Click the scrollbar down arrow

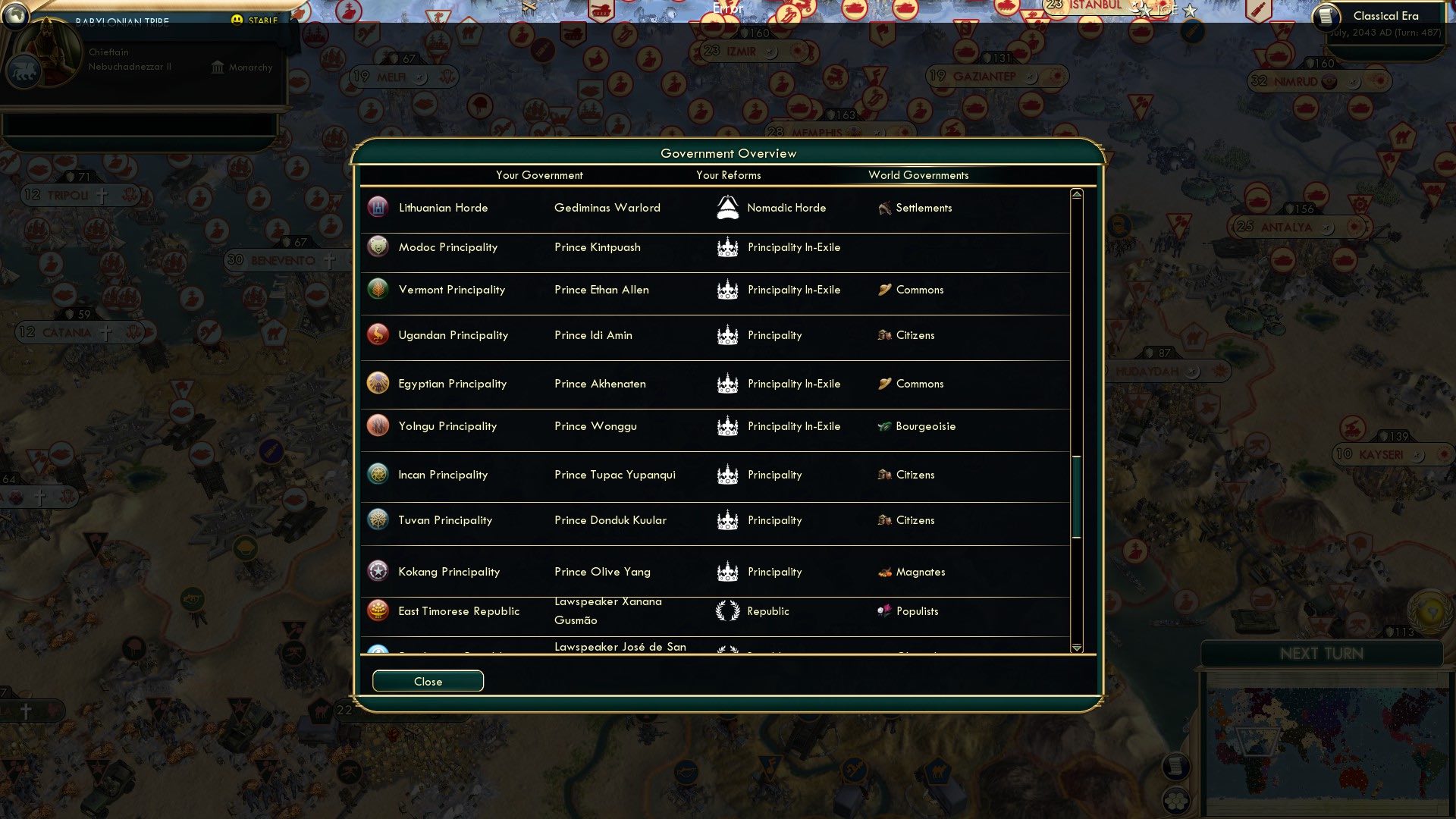tap(1075, 648)
